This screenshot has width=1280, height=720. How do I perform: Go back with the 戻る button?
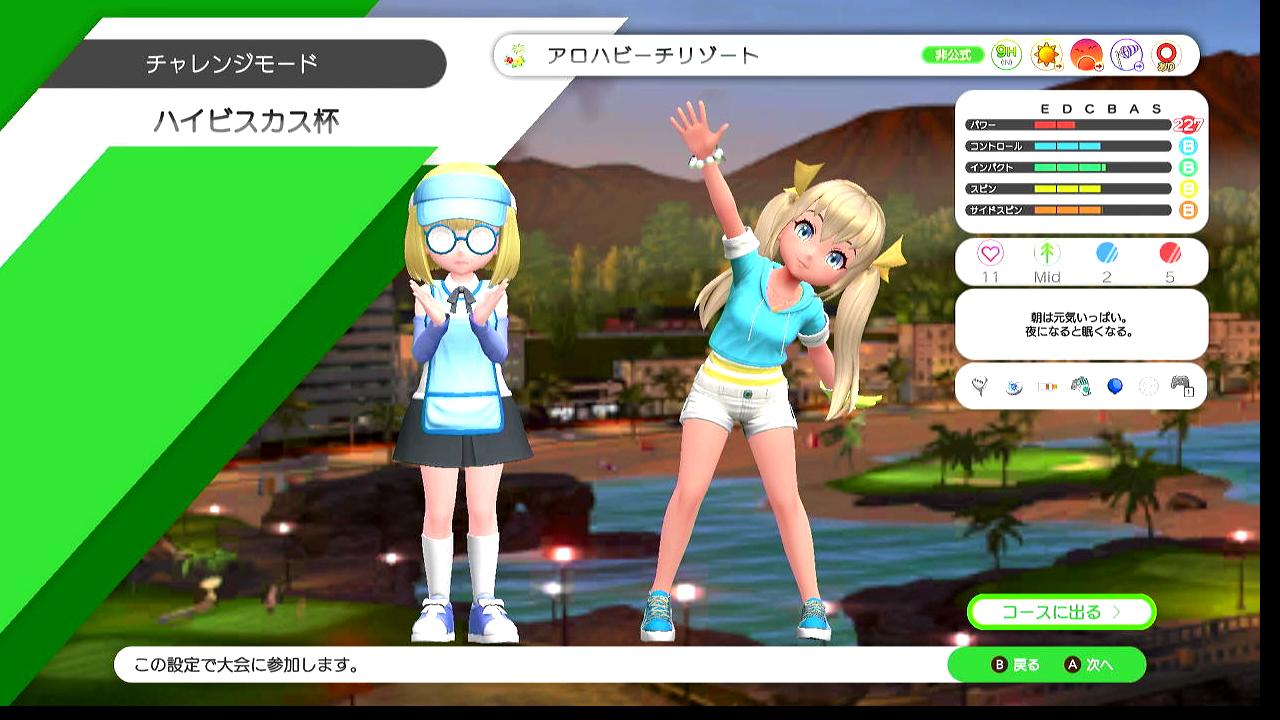1016,665
